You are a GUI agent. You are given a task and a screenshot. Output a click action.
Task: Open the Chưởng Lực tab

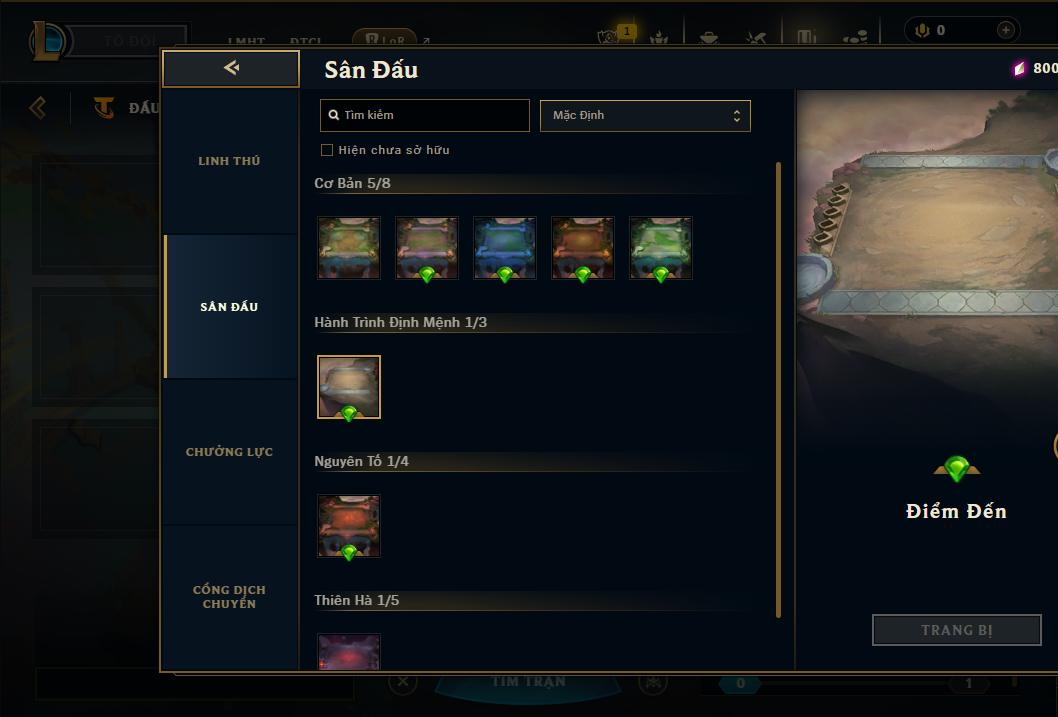point(229,452)
